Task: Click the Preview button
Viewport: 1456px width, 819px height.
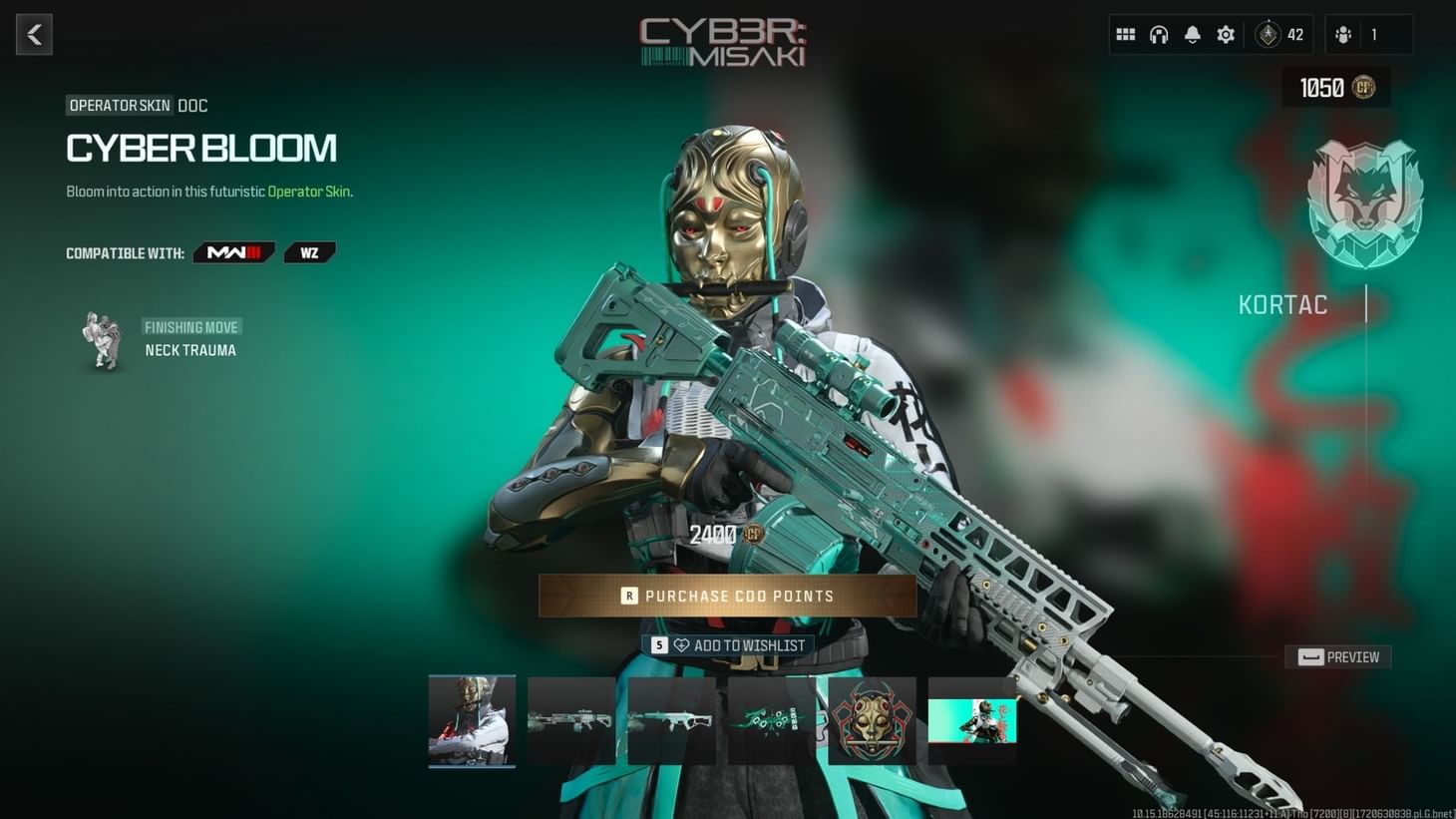Action: [x=1337, y=656]
